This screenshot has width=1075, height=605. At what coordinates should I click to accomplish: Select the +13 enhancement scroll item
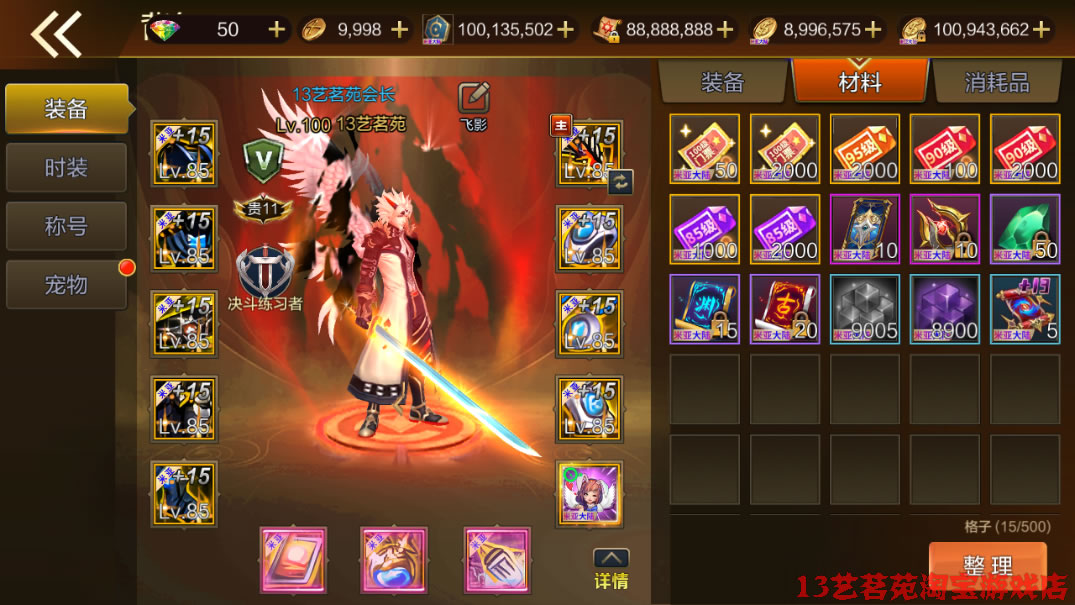(1024, 309)
